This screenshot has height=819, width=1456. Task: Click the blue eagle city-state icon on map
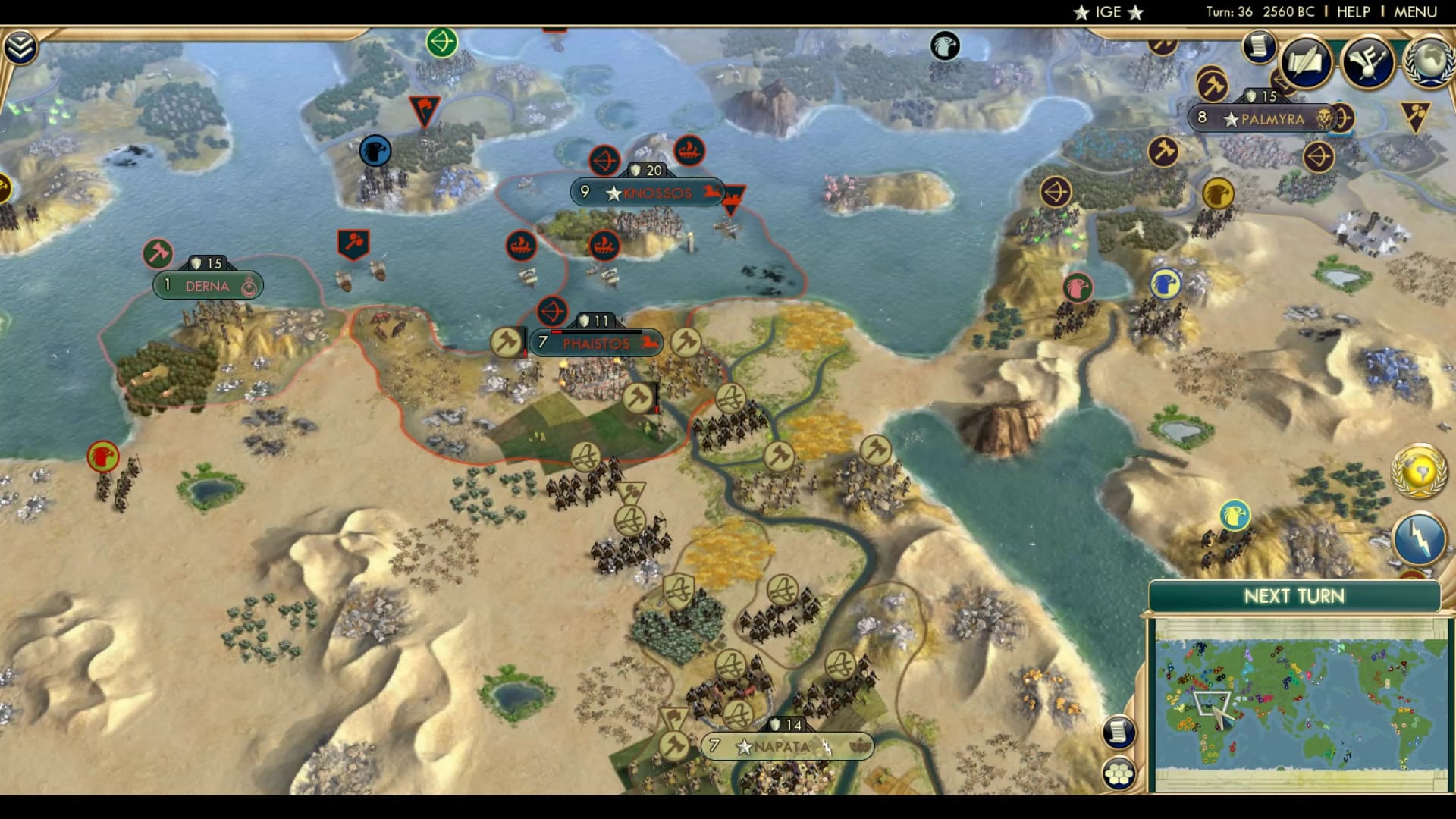[x=374, y=150]
